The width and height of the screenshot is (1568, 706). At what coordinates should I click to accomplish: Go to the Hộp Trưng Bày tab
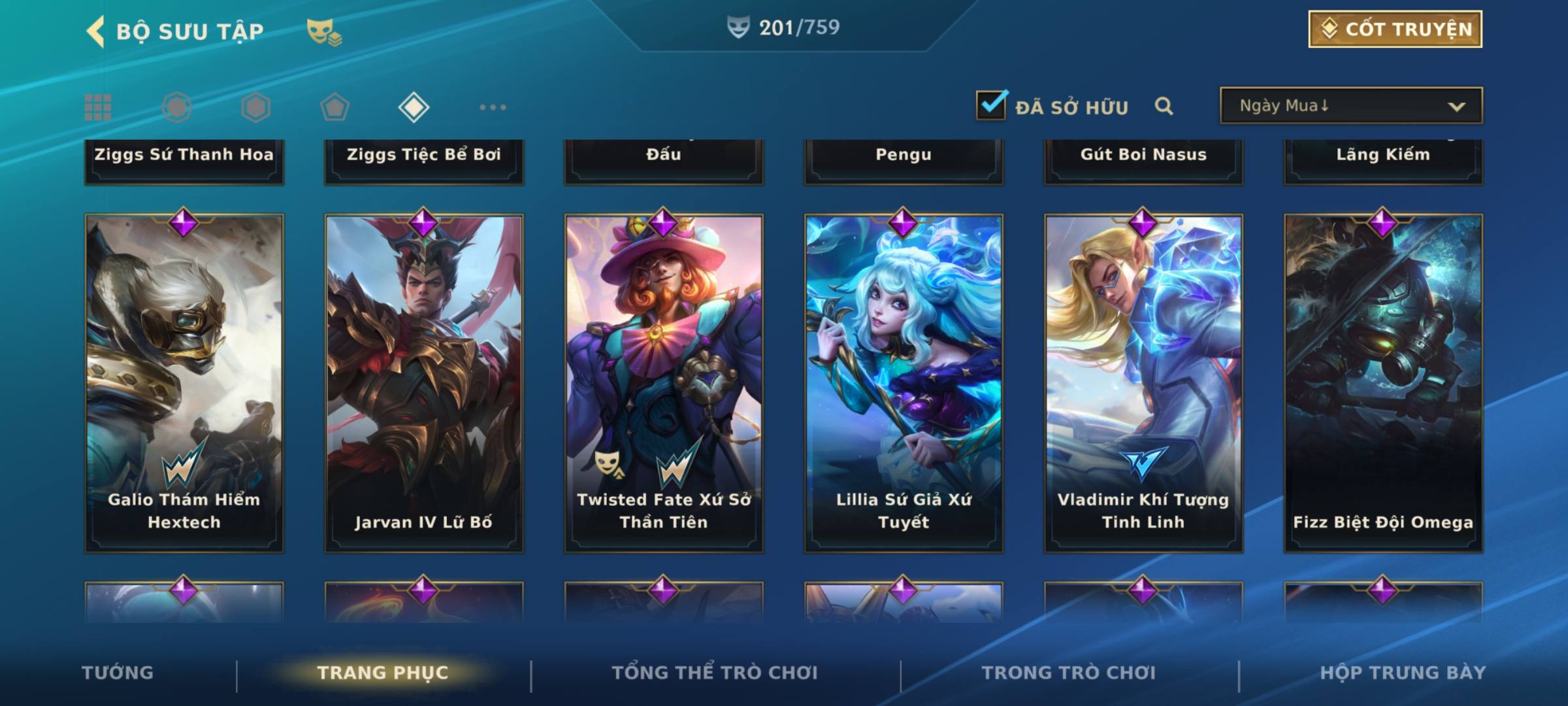pos(1403,673)
